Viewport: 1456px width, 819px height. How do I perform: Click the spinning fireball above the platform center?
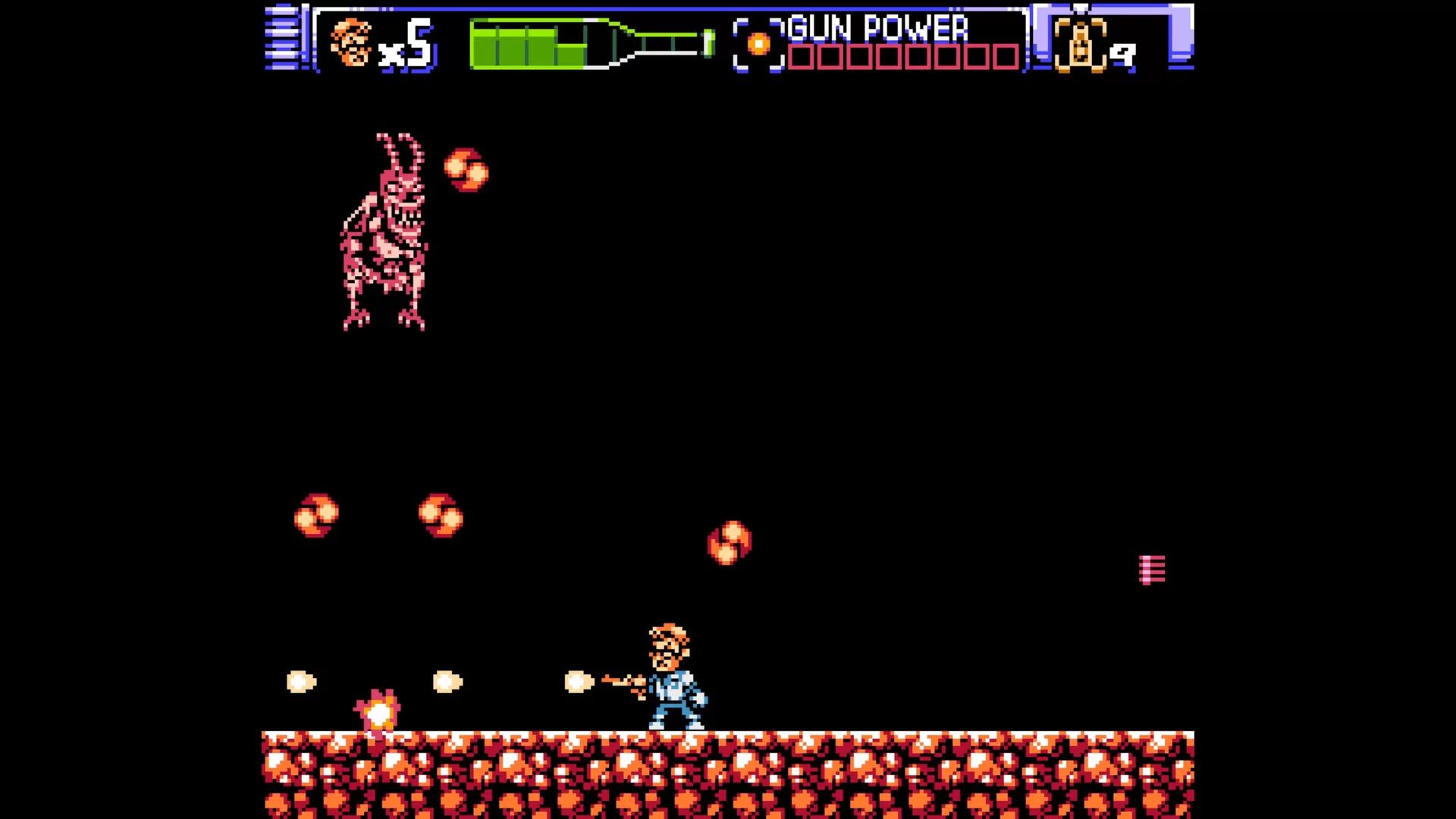[x=729, y=541]
